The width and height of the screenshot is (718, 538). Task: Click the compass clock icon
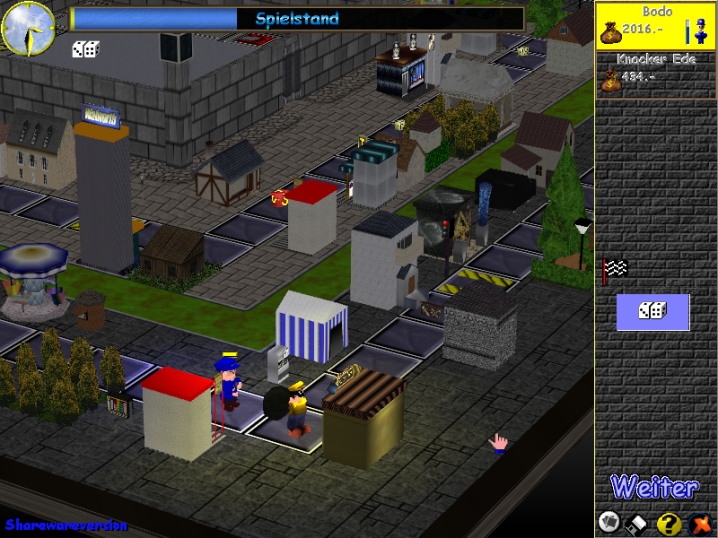pos(28,28)
